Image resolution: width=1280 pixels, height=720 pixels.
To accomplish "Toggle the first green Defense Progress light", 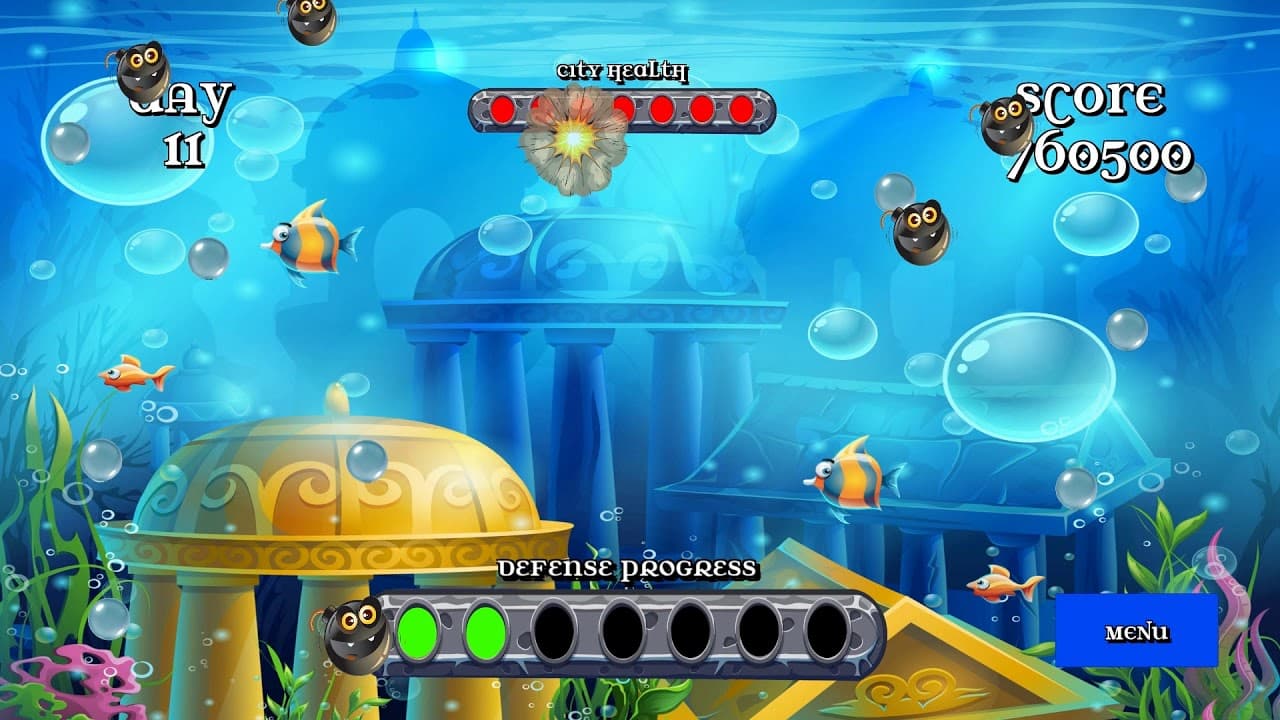I will click(x=416, y=630).
